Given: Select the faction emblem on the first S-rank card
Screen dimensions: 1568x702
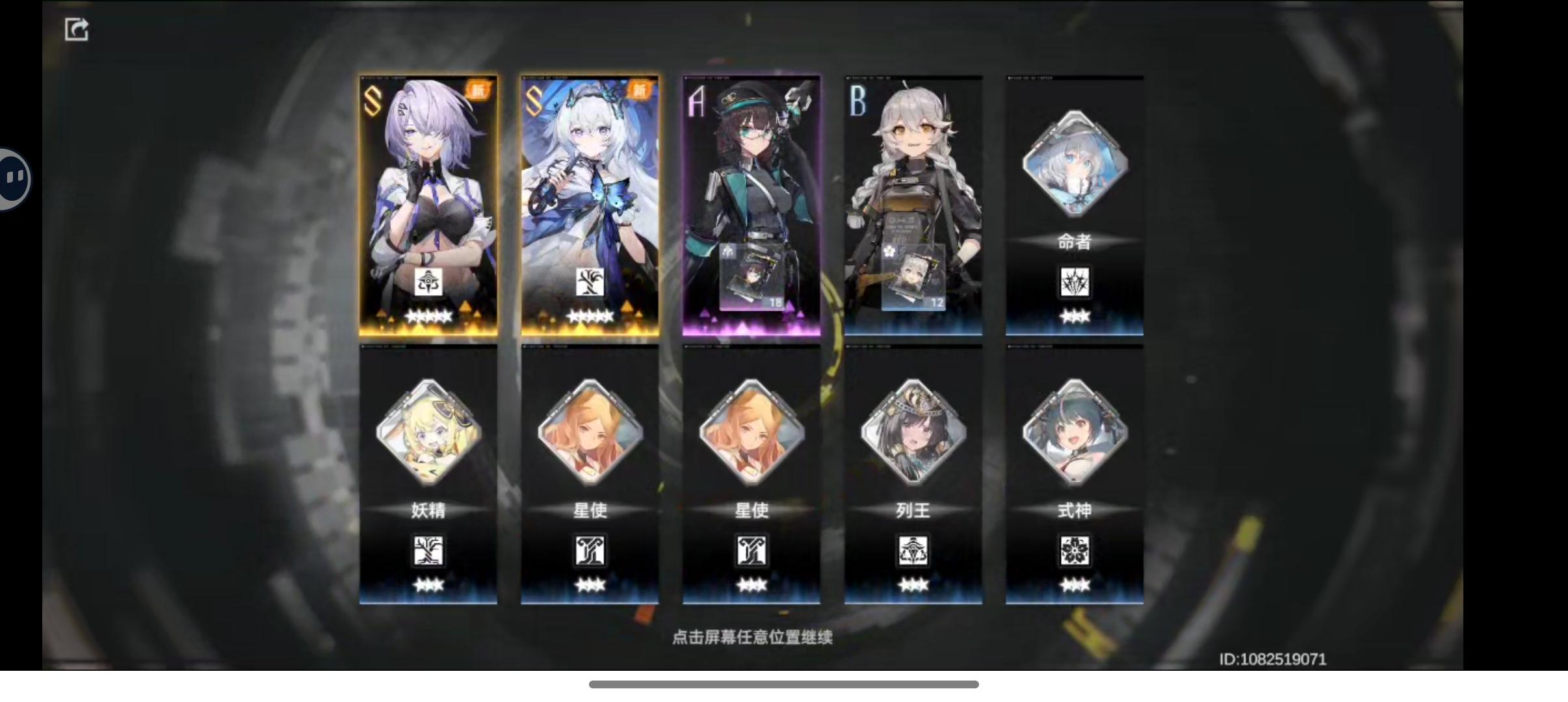Looking at the screenshot, I should tap(429, 281).
